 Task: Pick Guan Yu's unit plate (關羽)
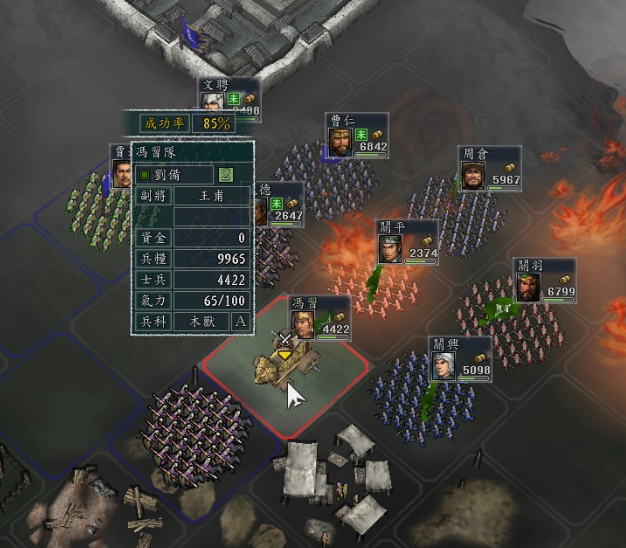(x=545, y=281)
